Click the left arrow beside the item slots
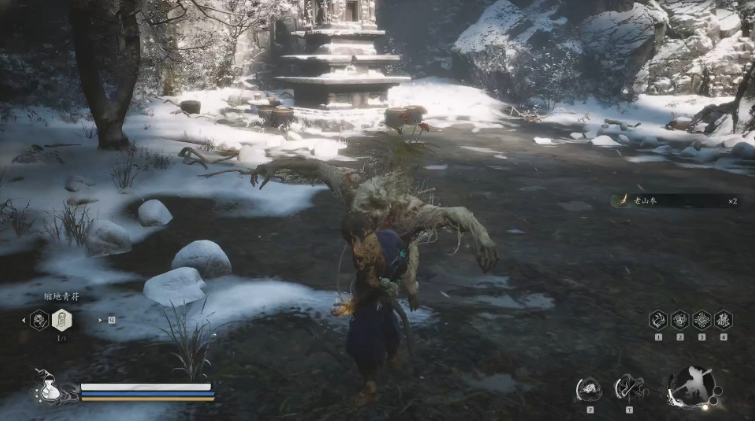This screenshot has height=421, width=755. click(22, 320)
